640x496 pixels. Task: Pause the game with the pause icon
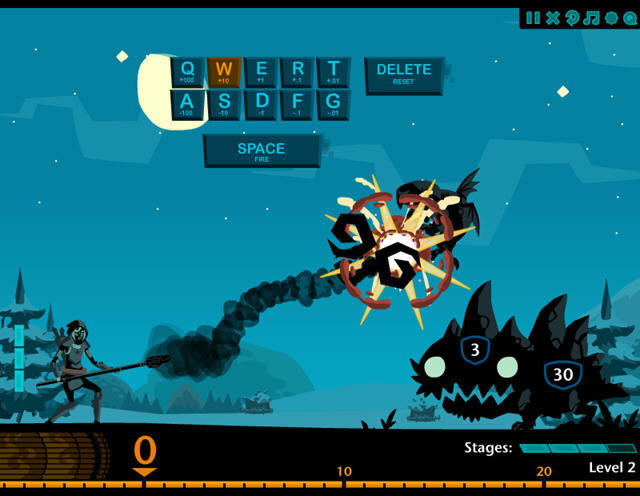533,18
